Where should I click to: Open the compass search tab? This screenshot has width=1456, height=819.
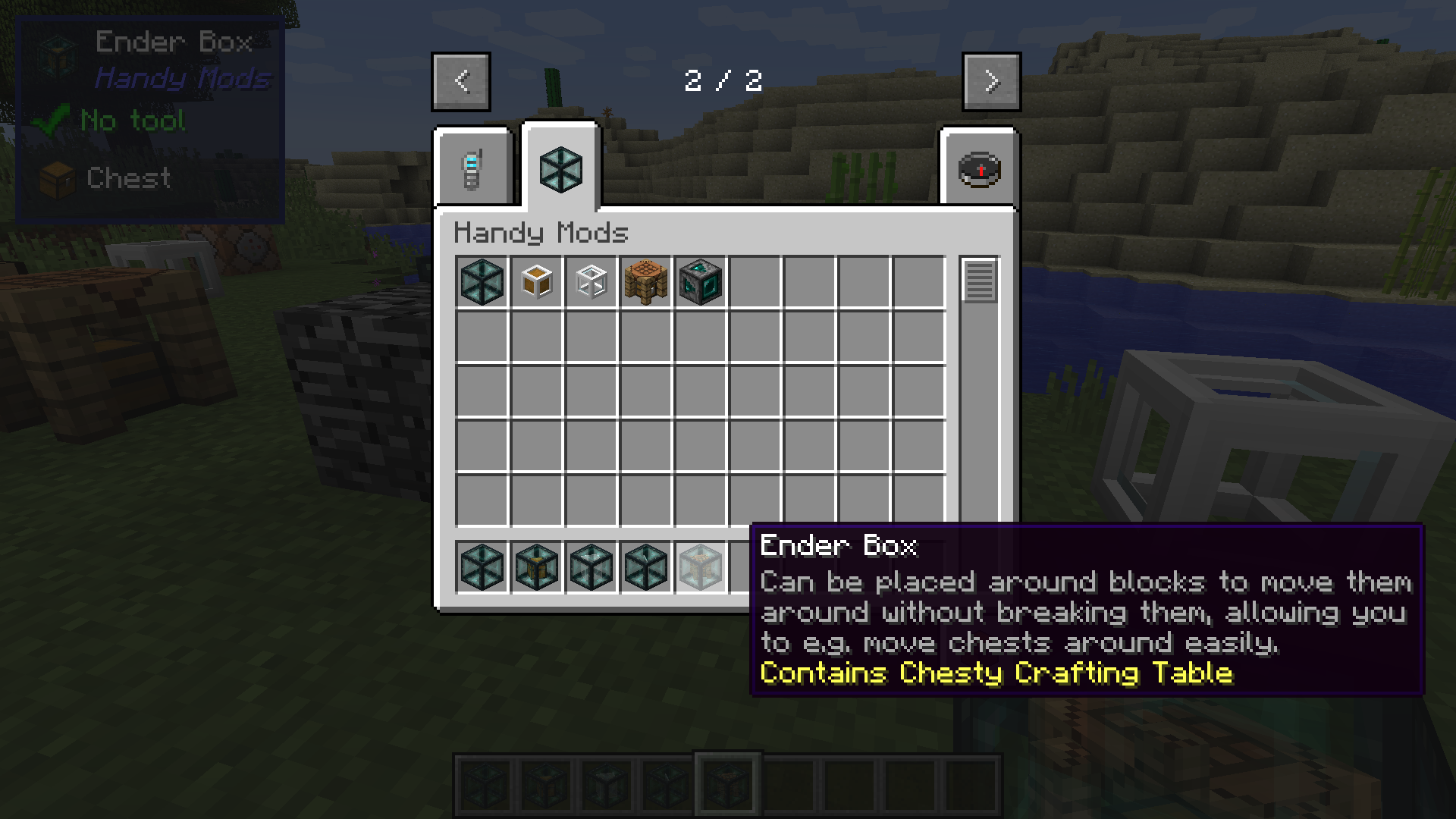979,168
